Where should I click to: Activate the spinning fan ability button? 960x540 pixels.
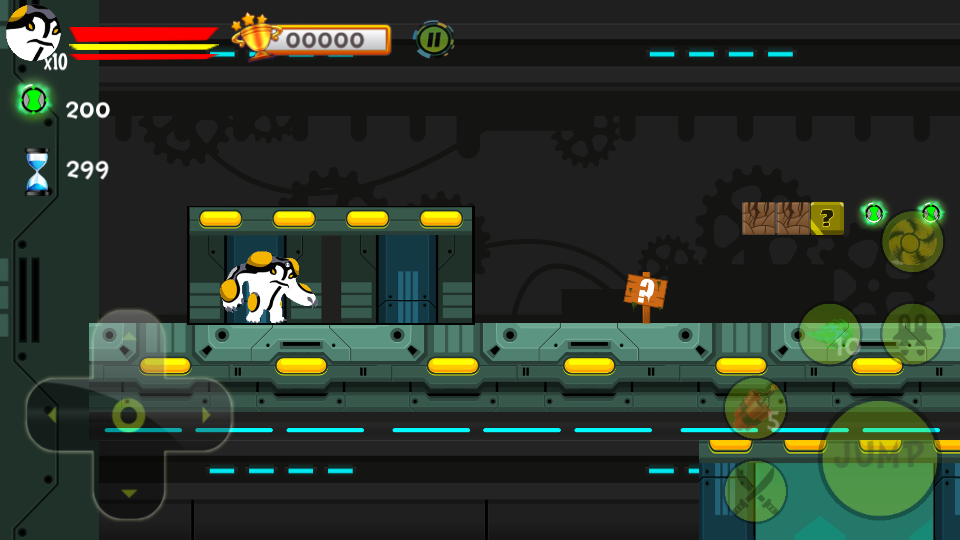pyautogui.click(x=912, y=241)
